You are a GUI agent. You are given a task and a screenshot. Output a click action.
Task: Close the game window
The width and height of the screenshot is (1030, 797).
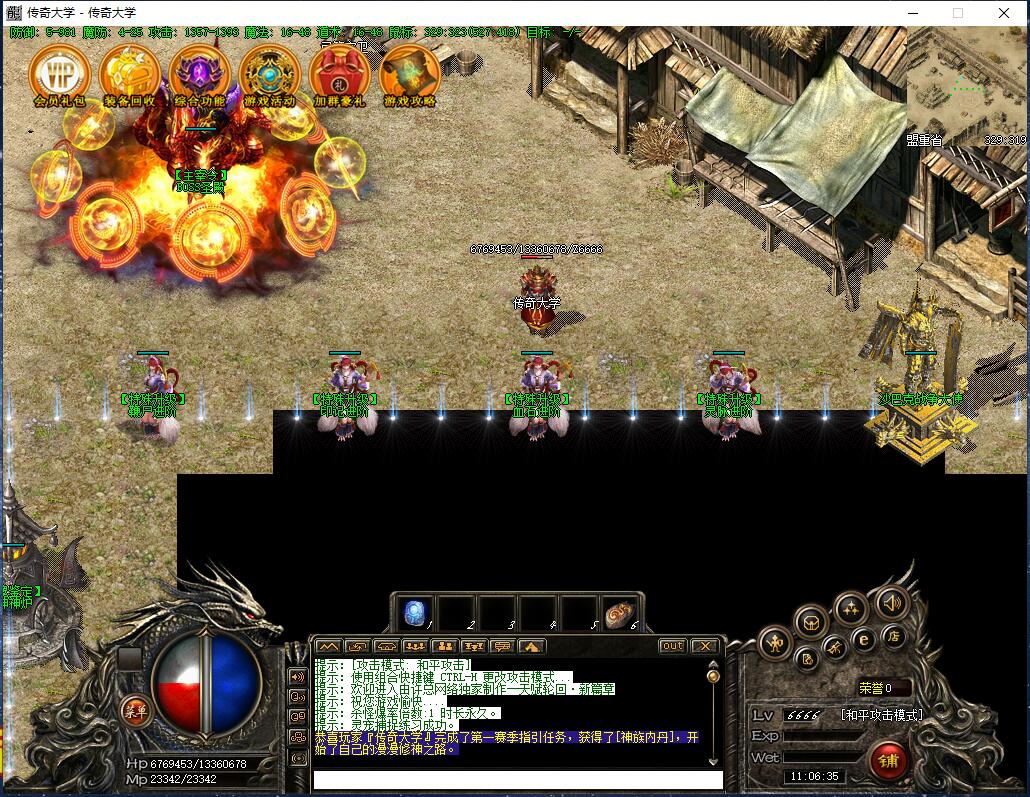pos(1003,13)
